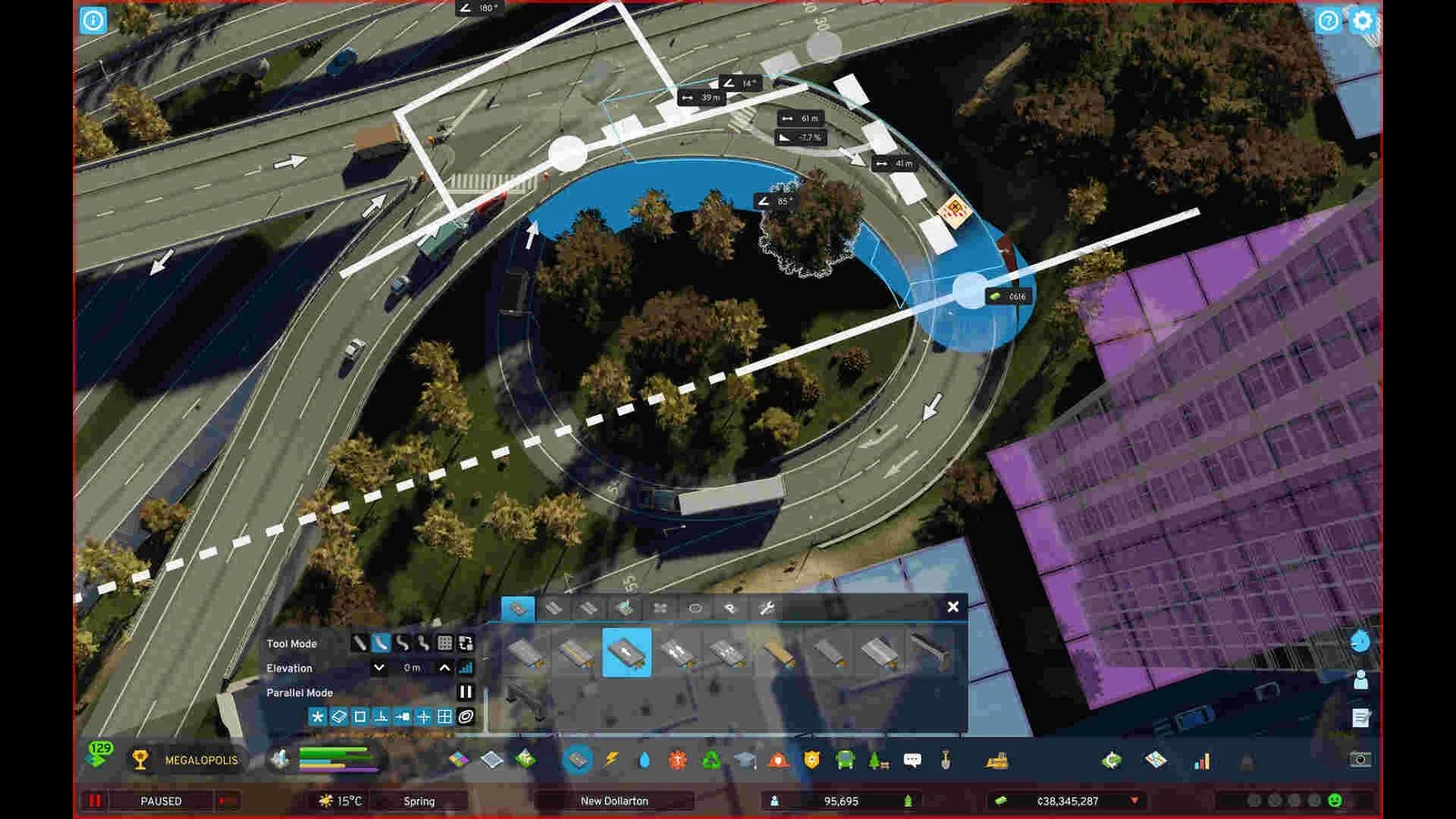Image resolution: width=1456 pixels, height=819 pixels.
Task: Toggle the snap-to-all star option
Action: pos(317,715)
